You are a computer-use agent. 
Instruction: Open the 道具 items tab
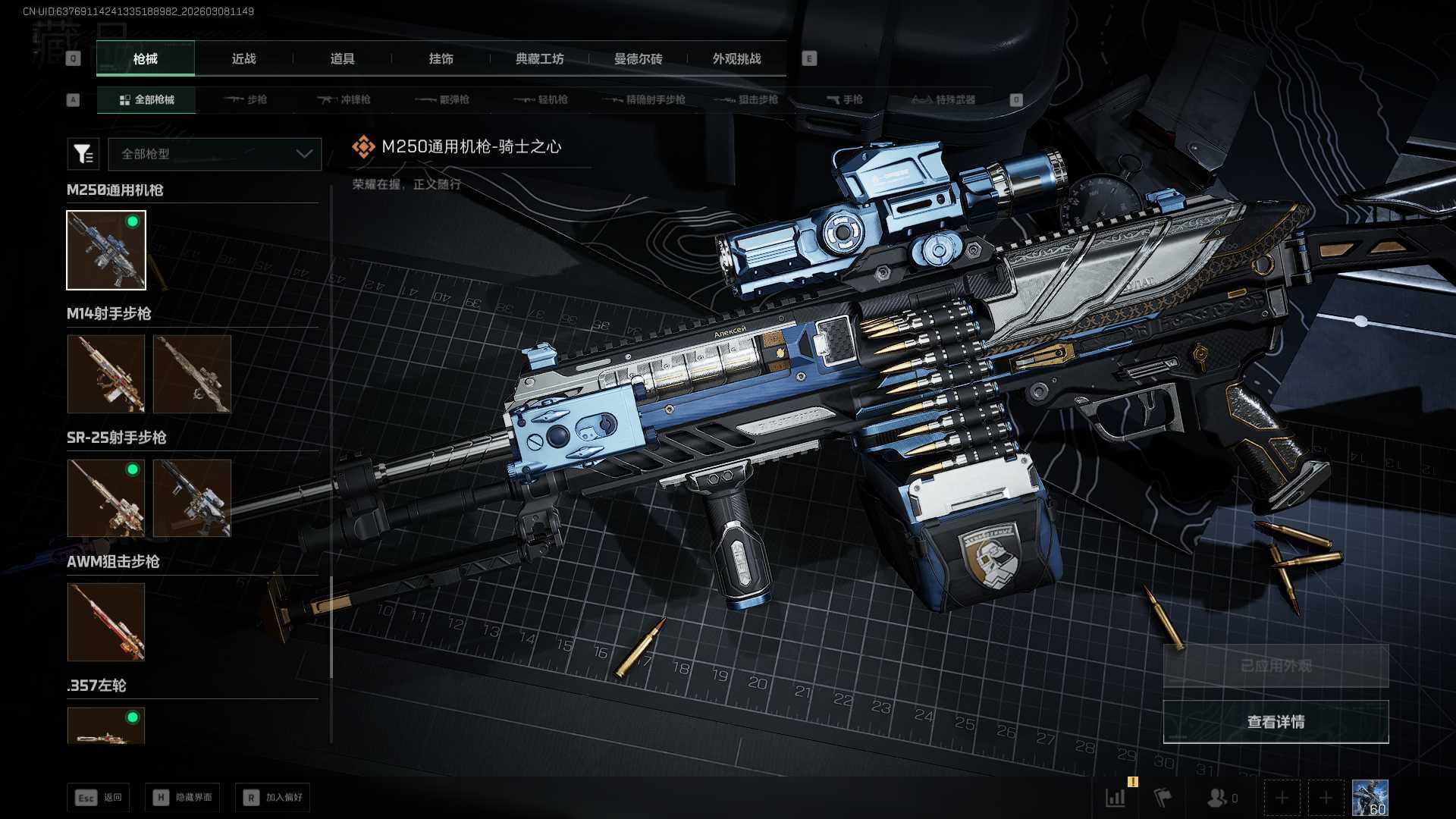[x=342, y=59]
